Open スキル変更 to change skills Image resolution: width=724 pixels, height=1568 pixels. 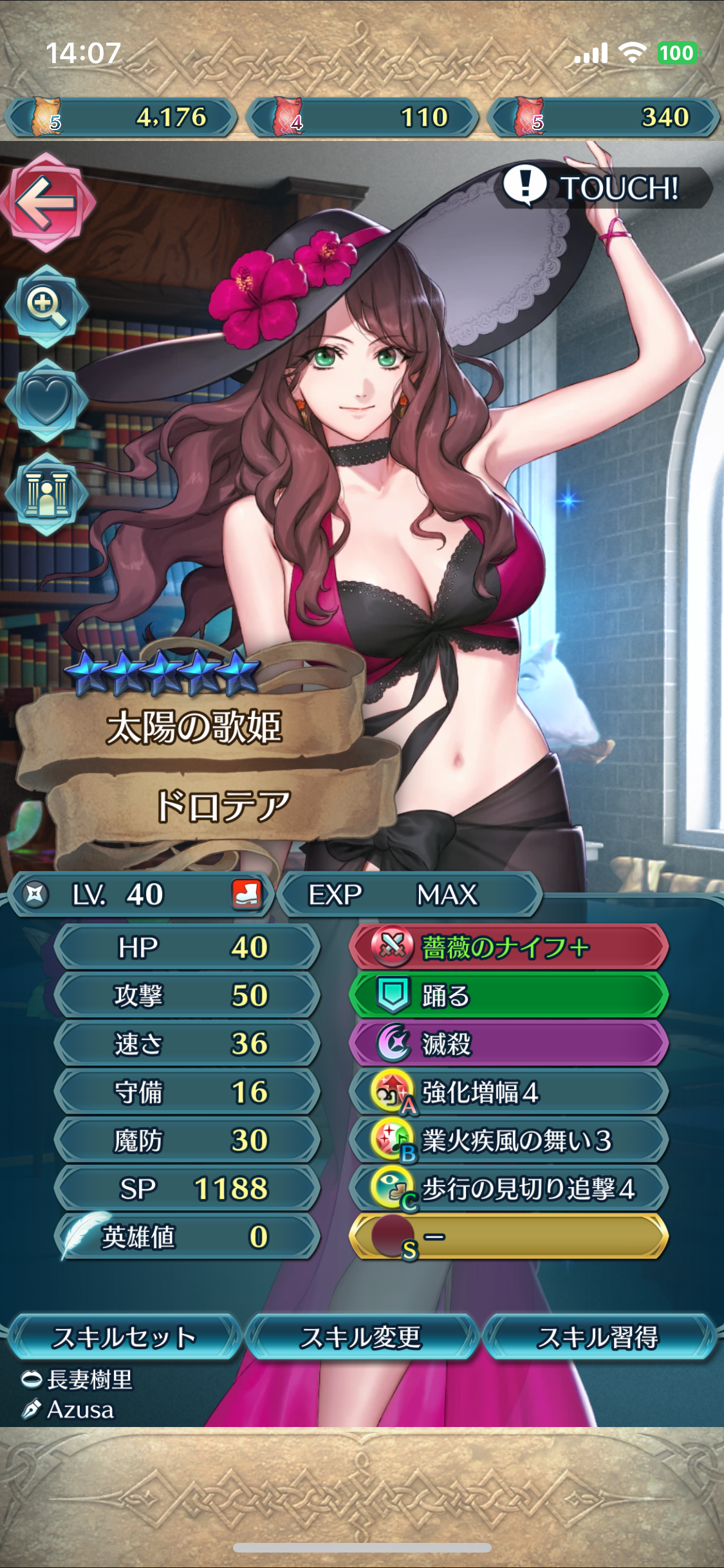point(361,1337)
